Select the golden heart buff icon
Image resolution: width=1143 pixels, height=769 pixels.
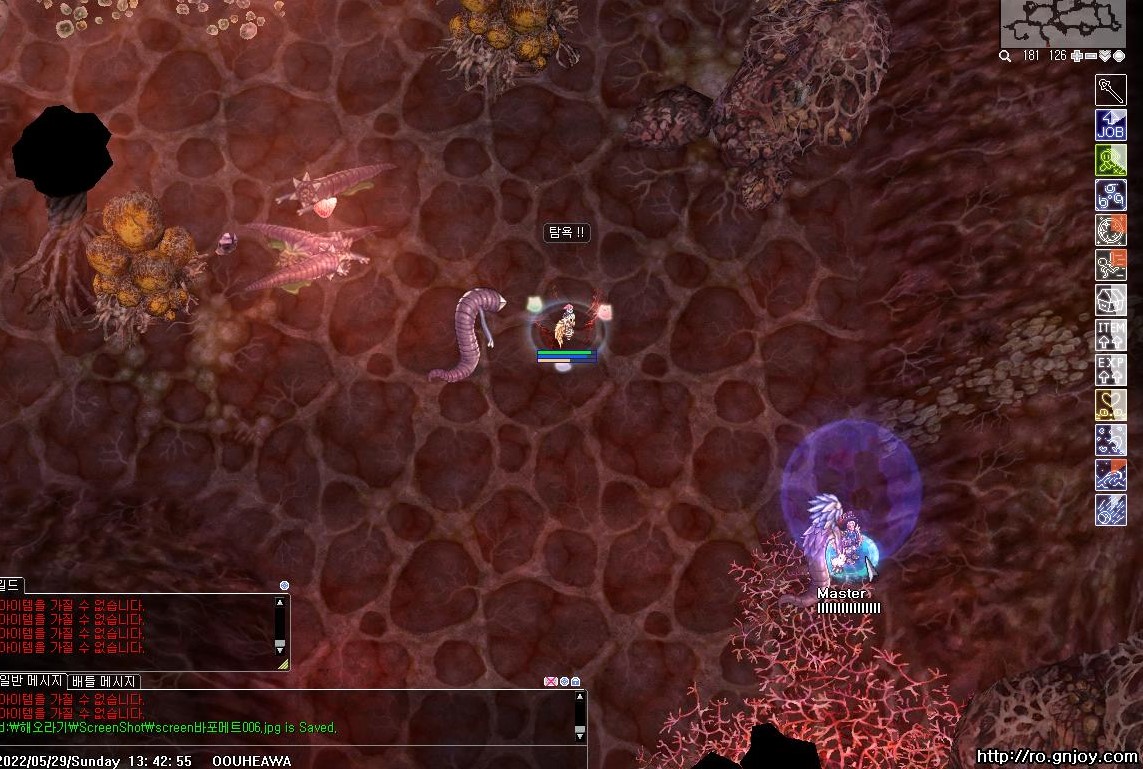(x=1110, y=405)
